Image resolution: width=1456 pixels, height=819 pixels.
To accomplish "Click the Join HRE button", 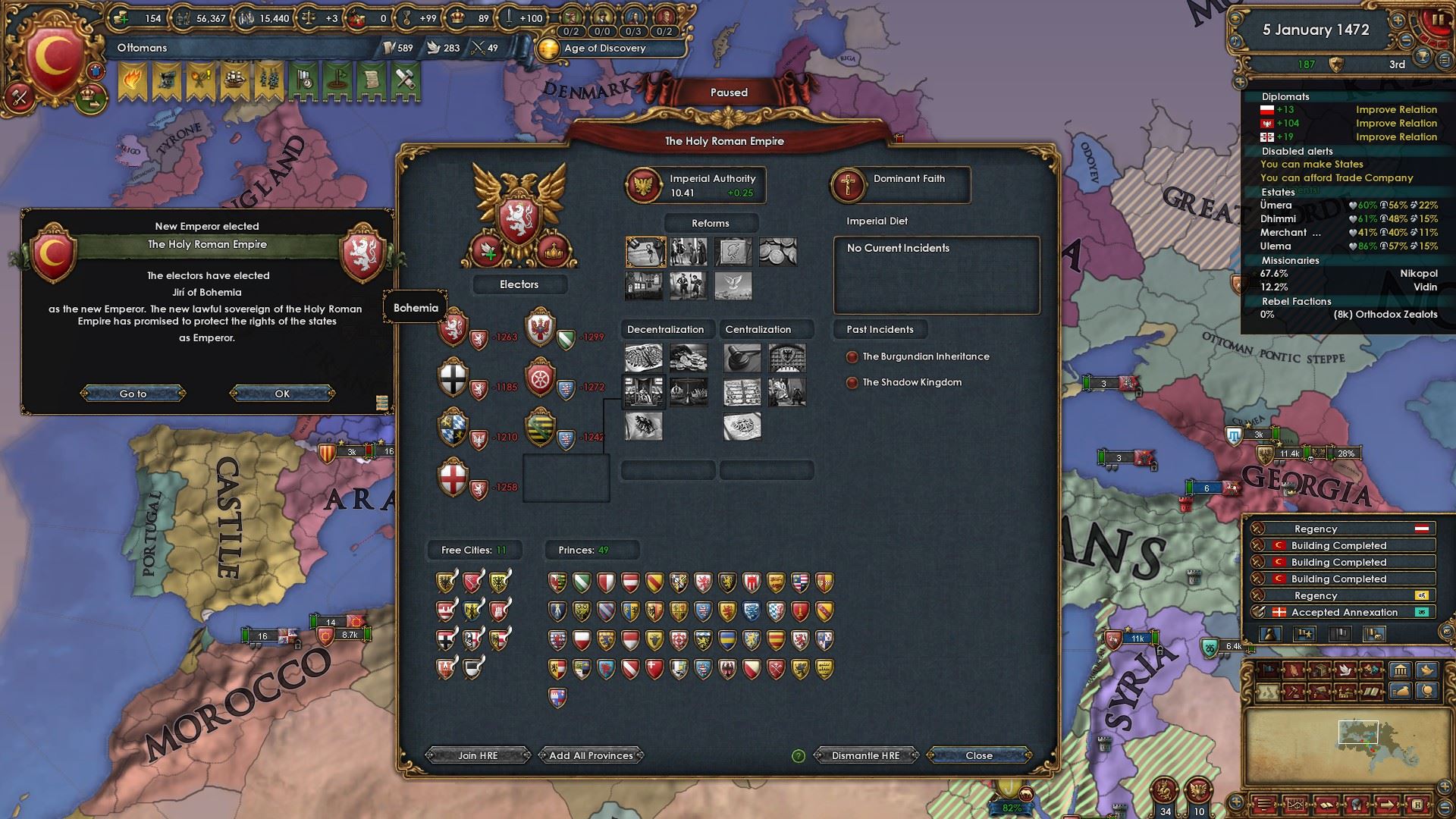I will click(478, 755).
